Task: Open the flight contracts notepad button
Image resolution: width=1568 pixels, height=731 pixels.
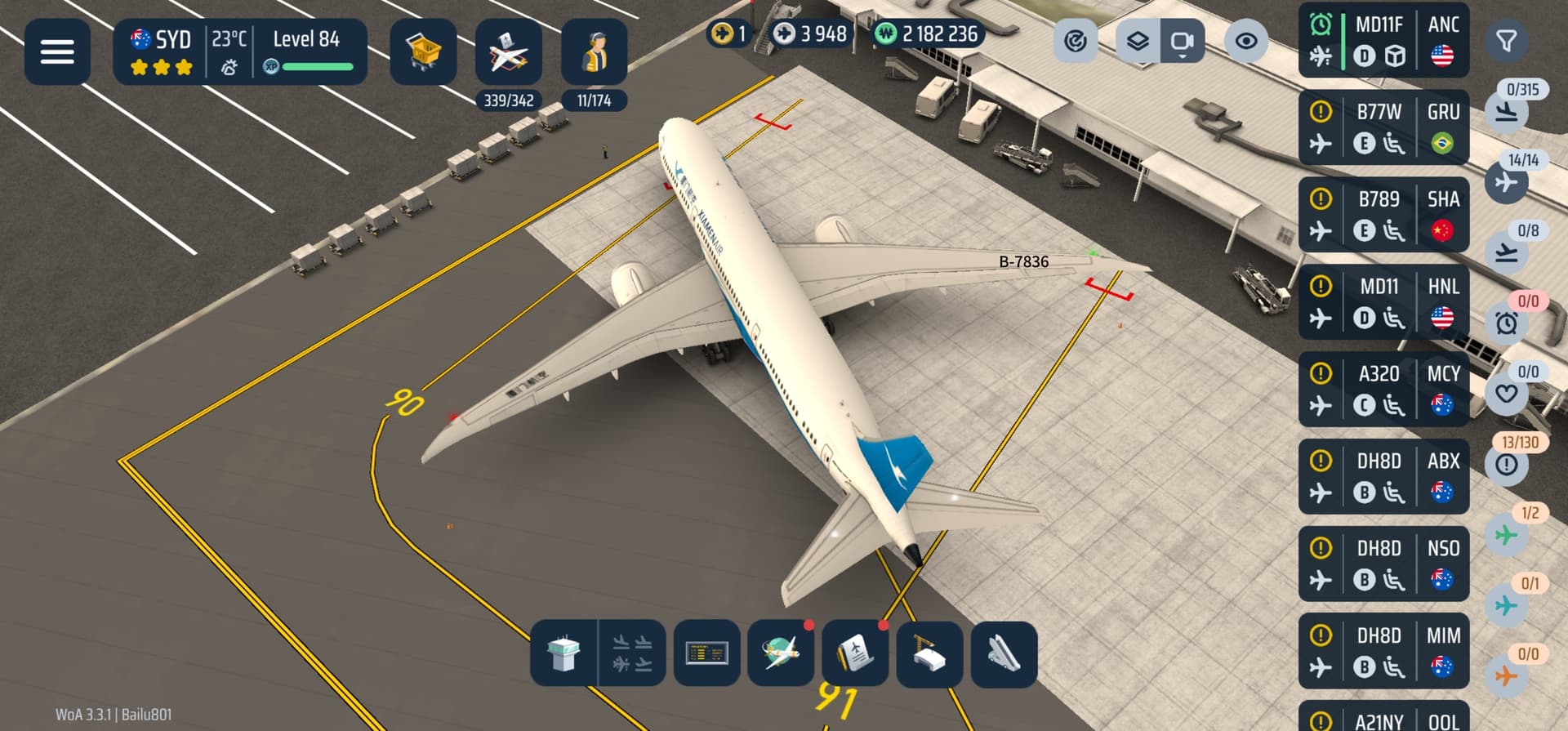Action: tap(855, 654)
